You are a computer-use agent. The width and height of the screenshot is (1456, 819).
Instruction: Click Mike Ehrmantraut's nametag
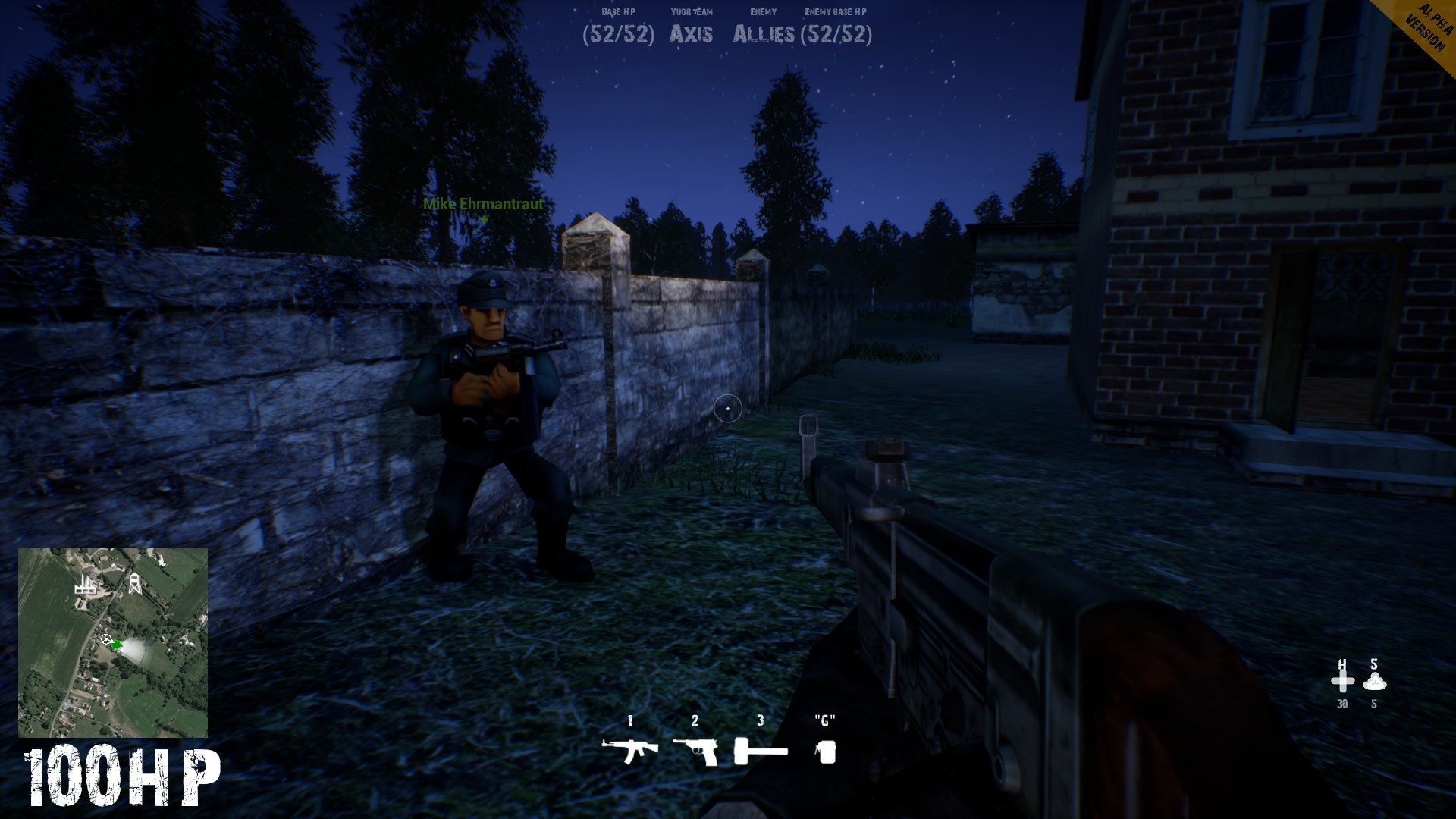(x=482, y=205)
